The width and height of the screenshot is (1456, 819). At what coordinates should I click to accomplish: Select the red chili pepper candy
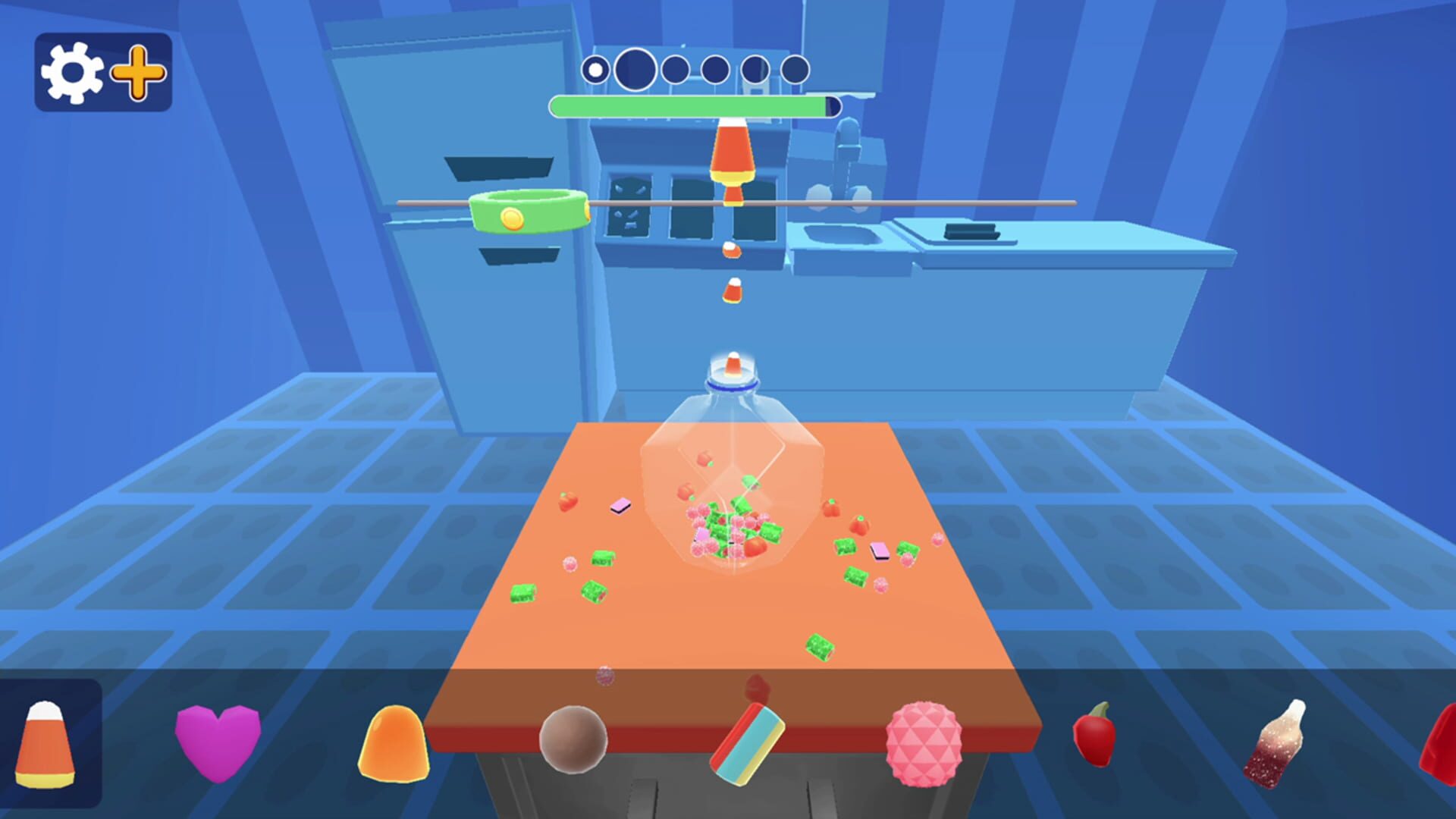1092,739
